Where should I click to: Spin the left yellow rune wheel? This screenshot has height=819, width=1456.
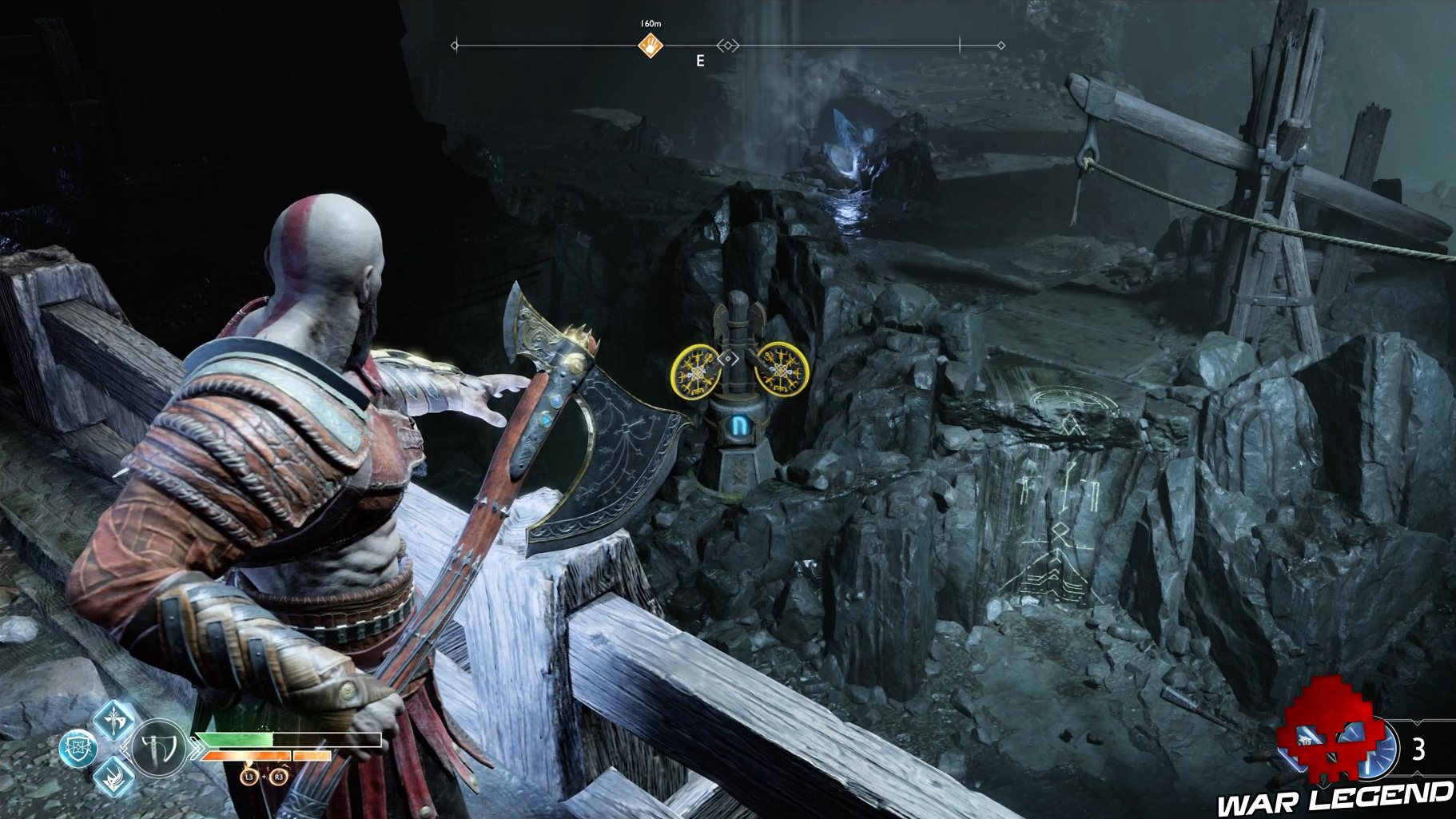pyautogui.click(x=694, y=370)
